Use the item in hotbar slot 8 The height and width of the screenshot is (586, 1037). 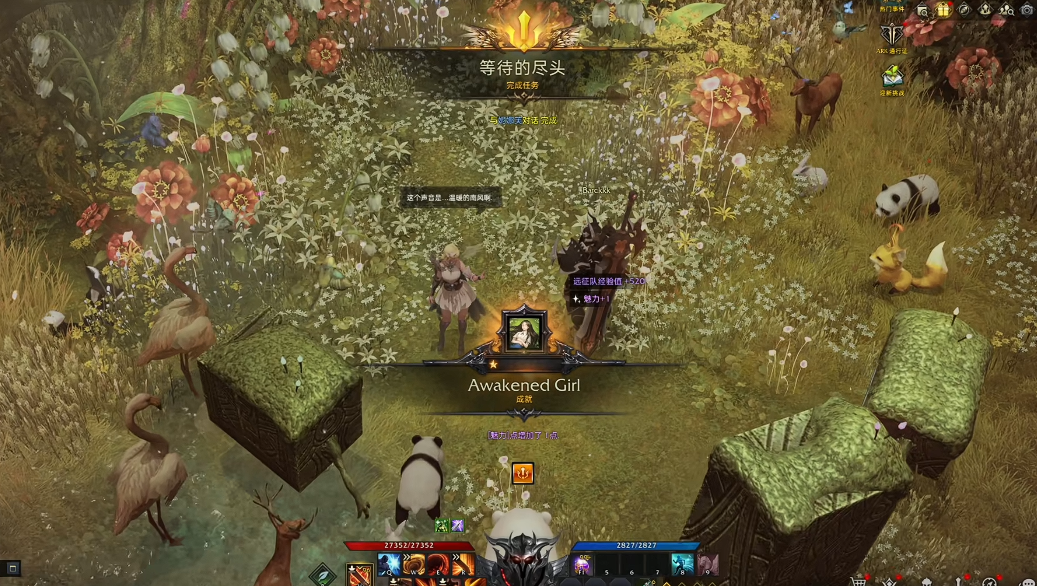[682, 565]
